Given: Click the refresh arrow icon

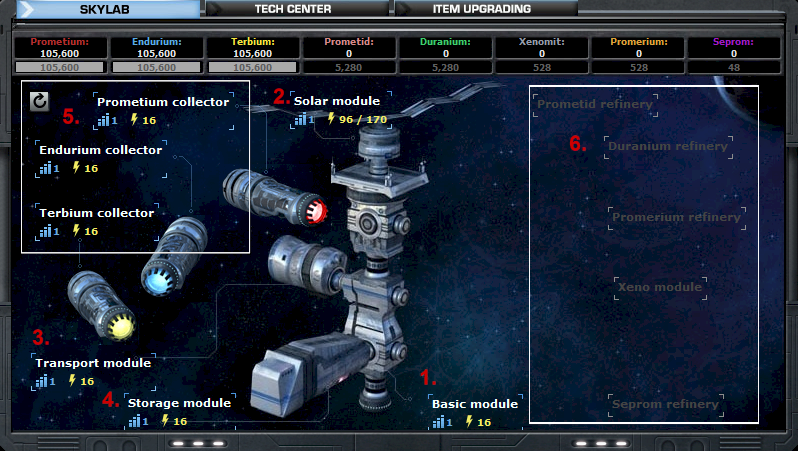Looking at the screenshot, I should click(x=39, y=100).
